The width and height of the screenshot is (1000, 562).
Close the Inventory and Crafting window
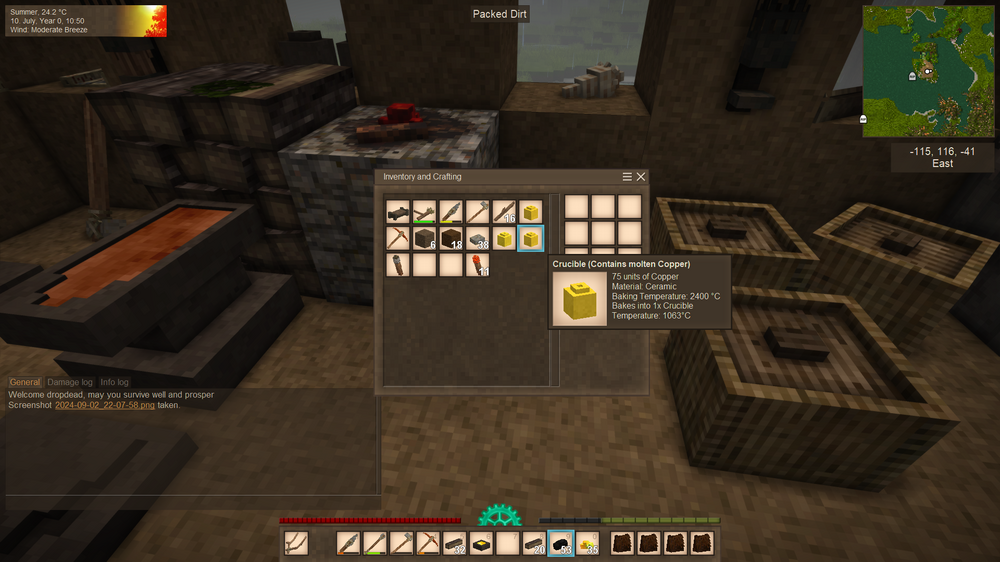641,177
